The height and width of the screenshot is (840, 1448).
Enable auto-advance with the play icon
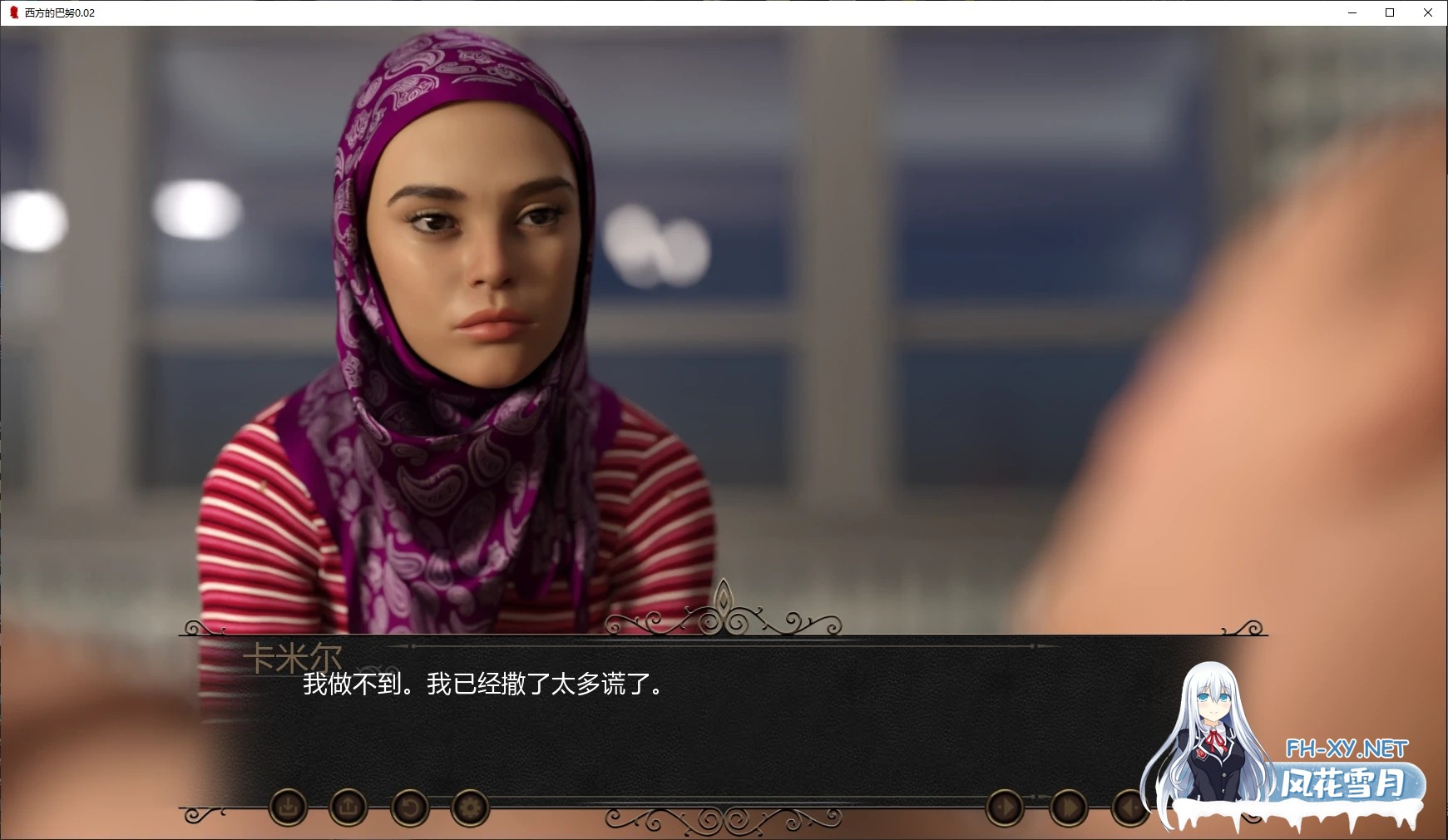click(1005, 807)
